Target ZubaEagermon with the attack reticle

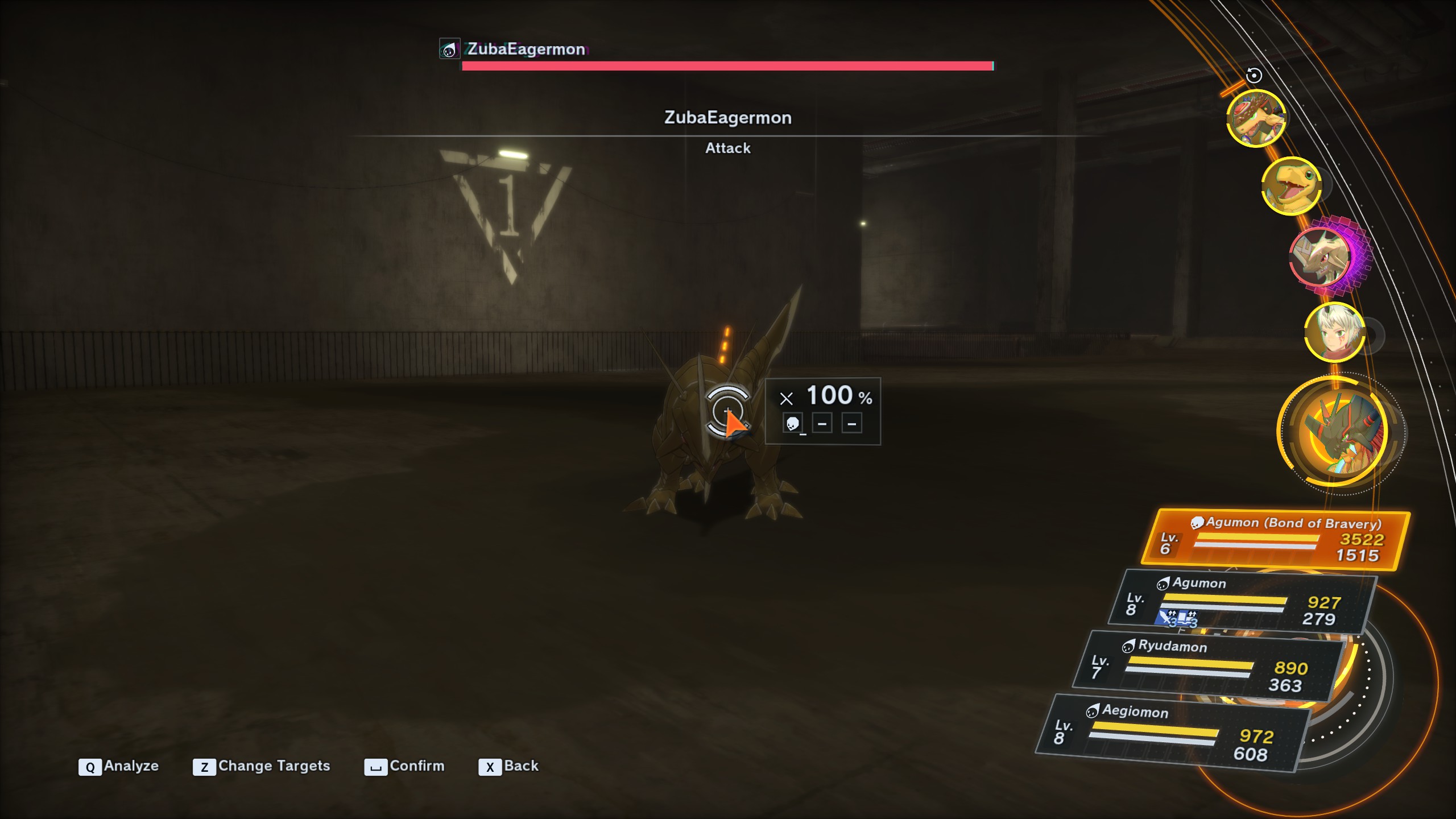[x=727, y=412]
